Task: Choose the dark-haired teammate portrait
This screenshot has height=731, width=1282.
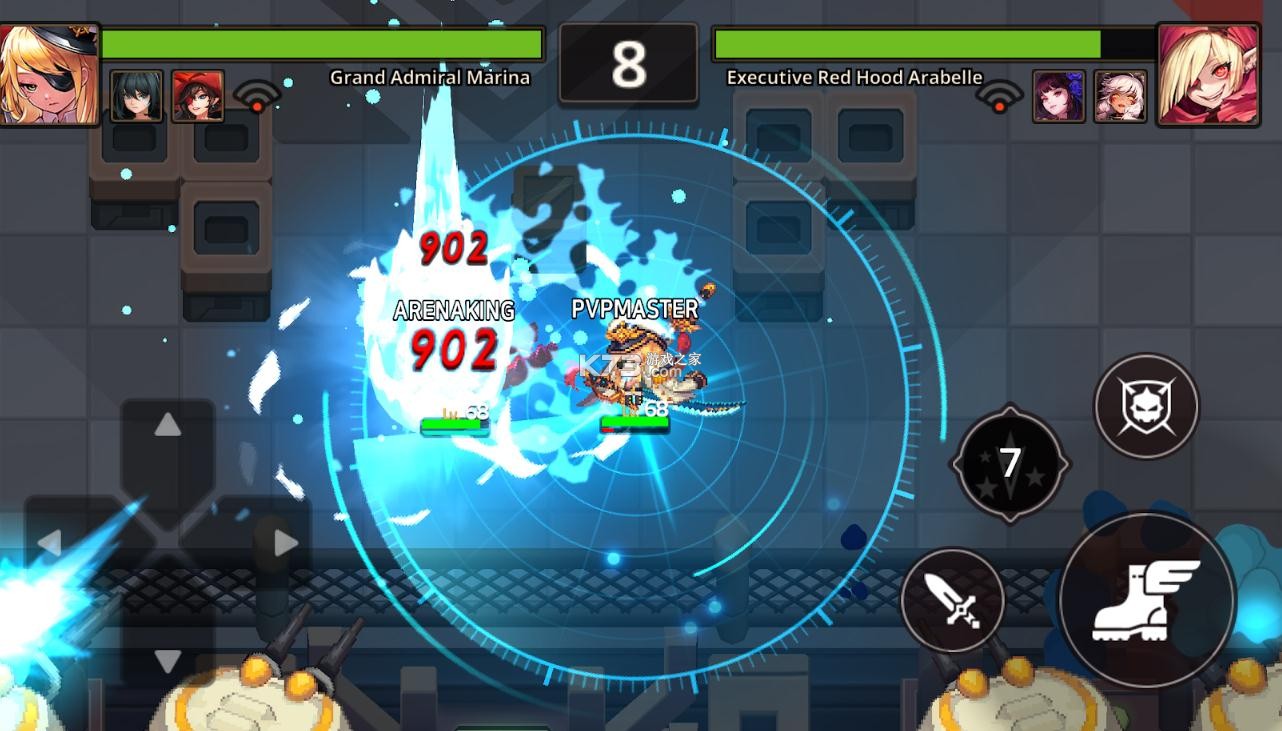Action: tap(136, 96)
